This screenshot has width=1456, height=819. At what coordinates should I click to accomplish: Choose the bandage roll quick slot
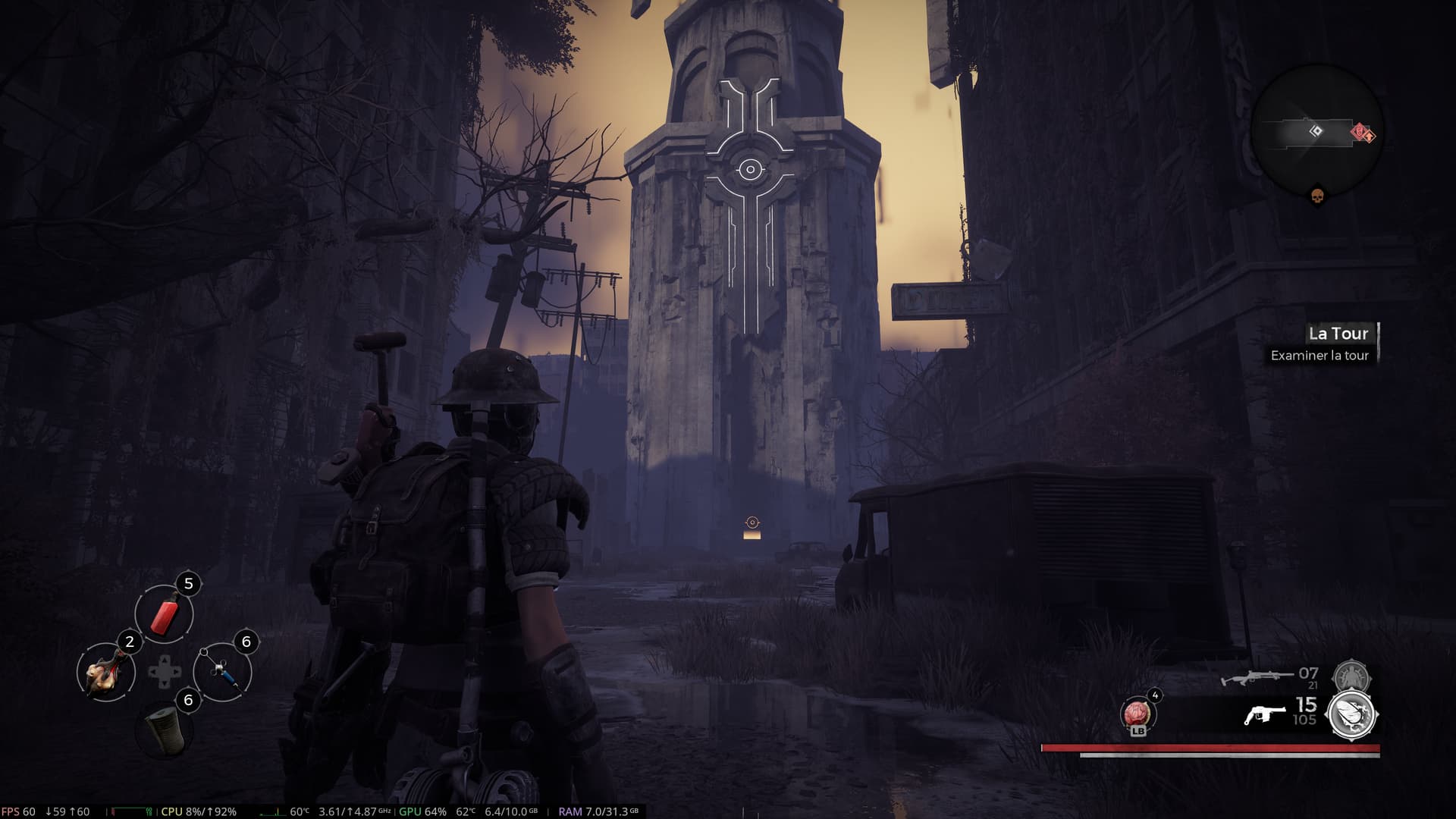[x=164, y=730]
